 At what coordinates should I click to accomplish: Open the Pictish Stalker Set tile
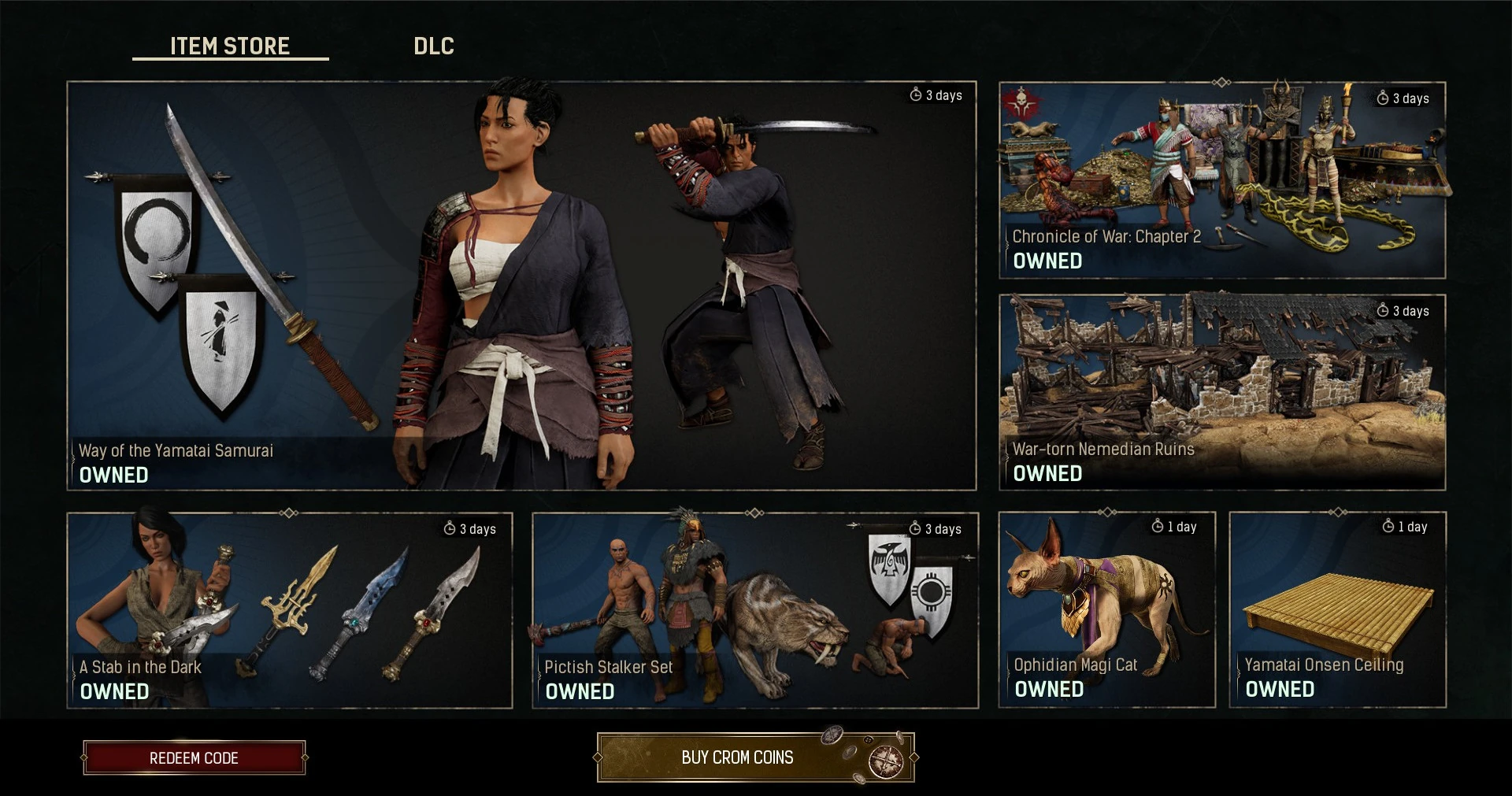[754, 610]
